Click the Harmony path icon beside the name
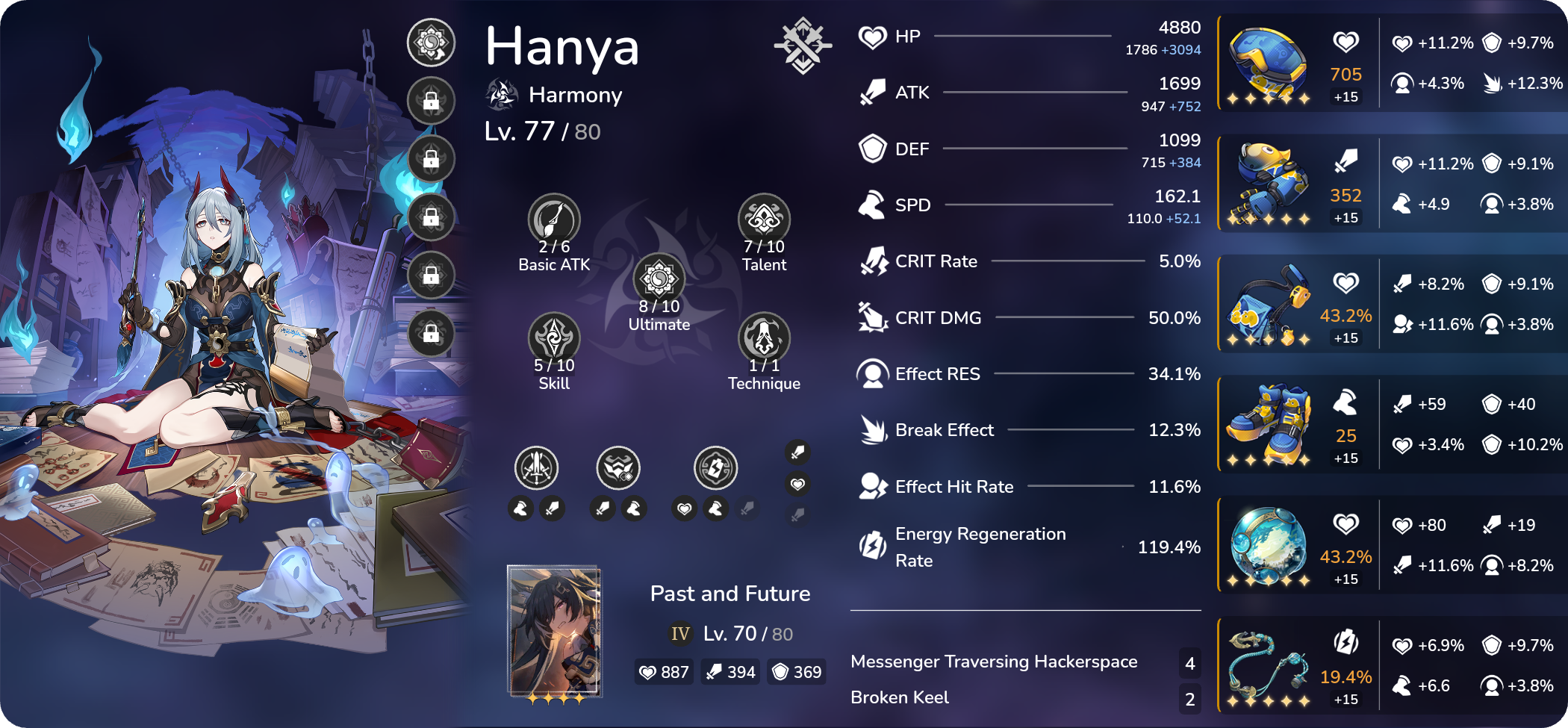This screenshot has width=1568, height=728. click(502, 94)
